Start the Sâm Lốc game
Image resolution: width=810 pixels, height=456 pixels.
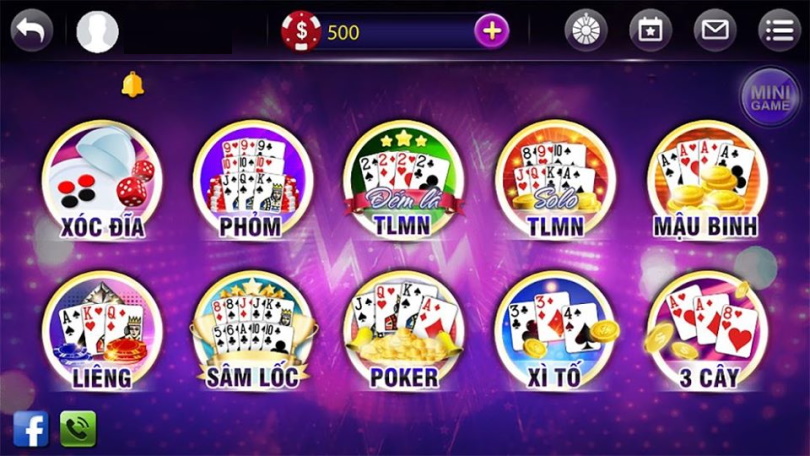252,332
